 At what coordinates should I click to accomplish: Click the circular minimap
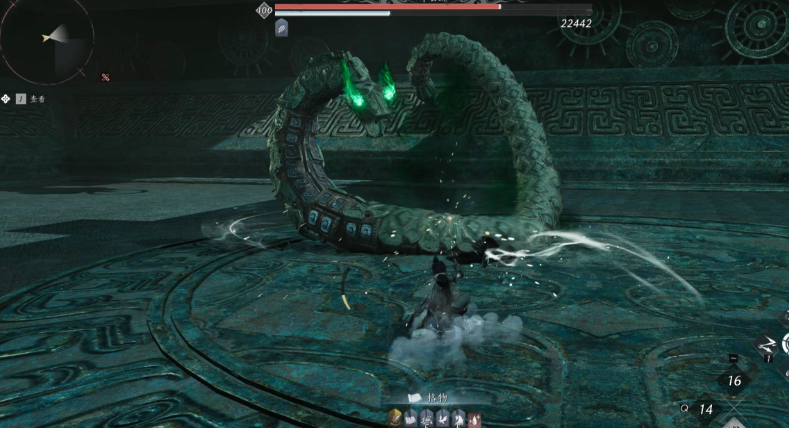47,38
